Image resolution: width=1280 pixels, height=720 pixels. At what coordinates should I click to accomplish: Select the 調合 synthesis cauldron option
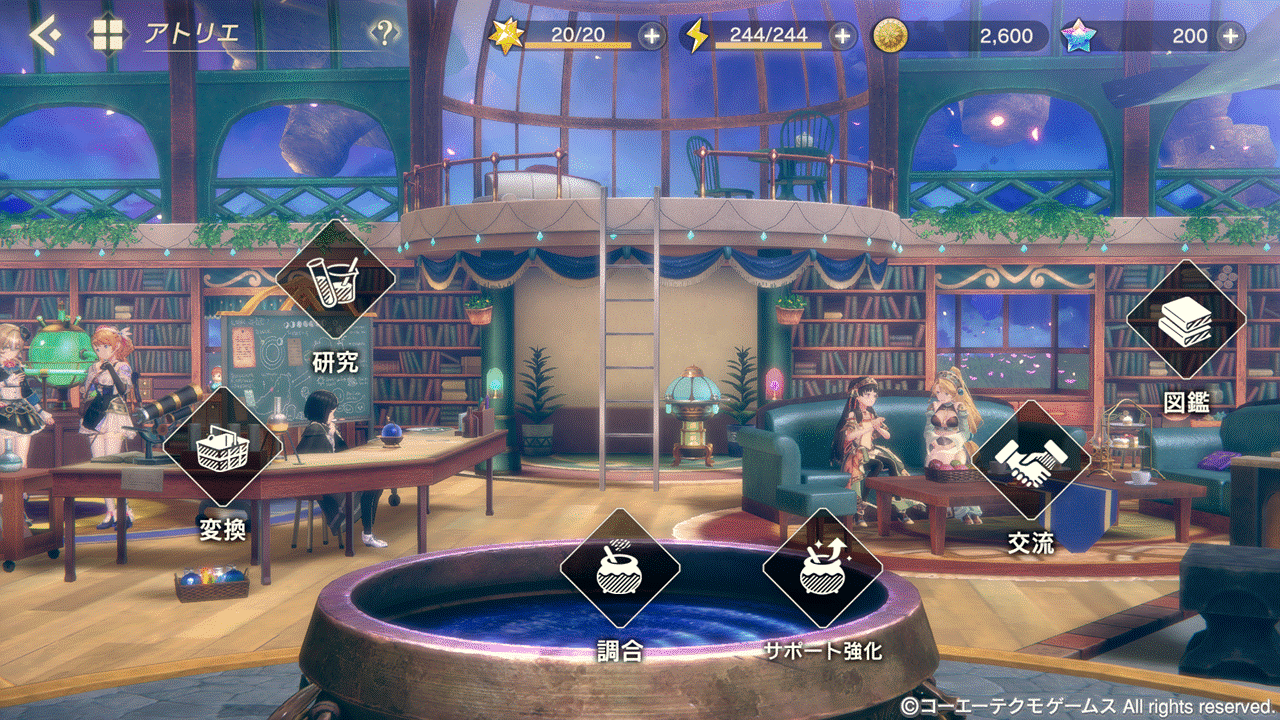[619, 569]
